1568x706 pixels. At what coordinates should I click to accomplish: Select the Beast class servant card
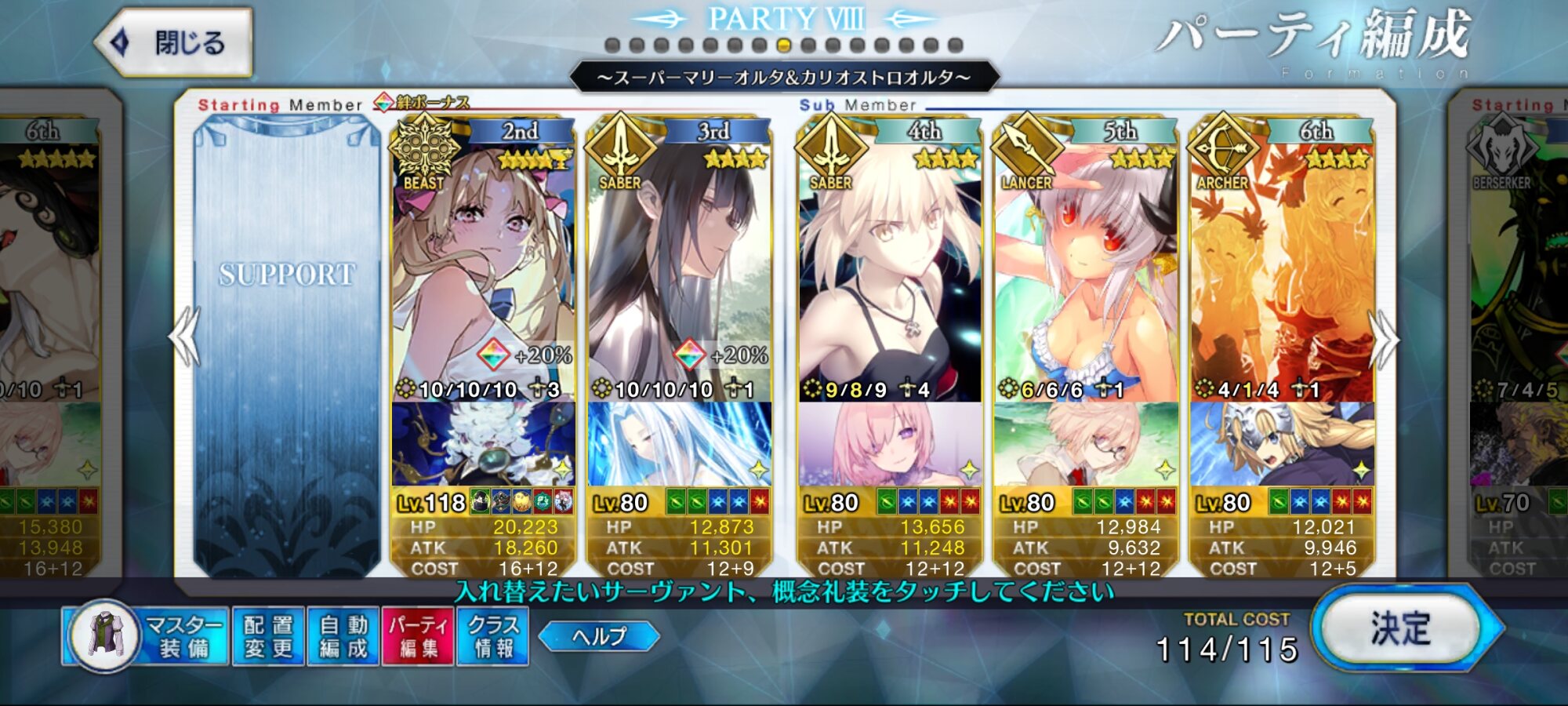click(483, 267)
